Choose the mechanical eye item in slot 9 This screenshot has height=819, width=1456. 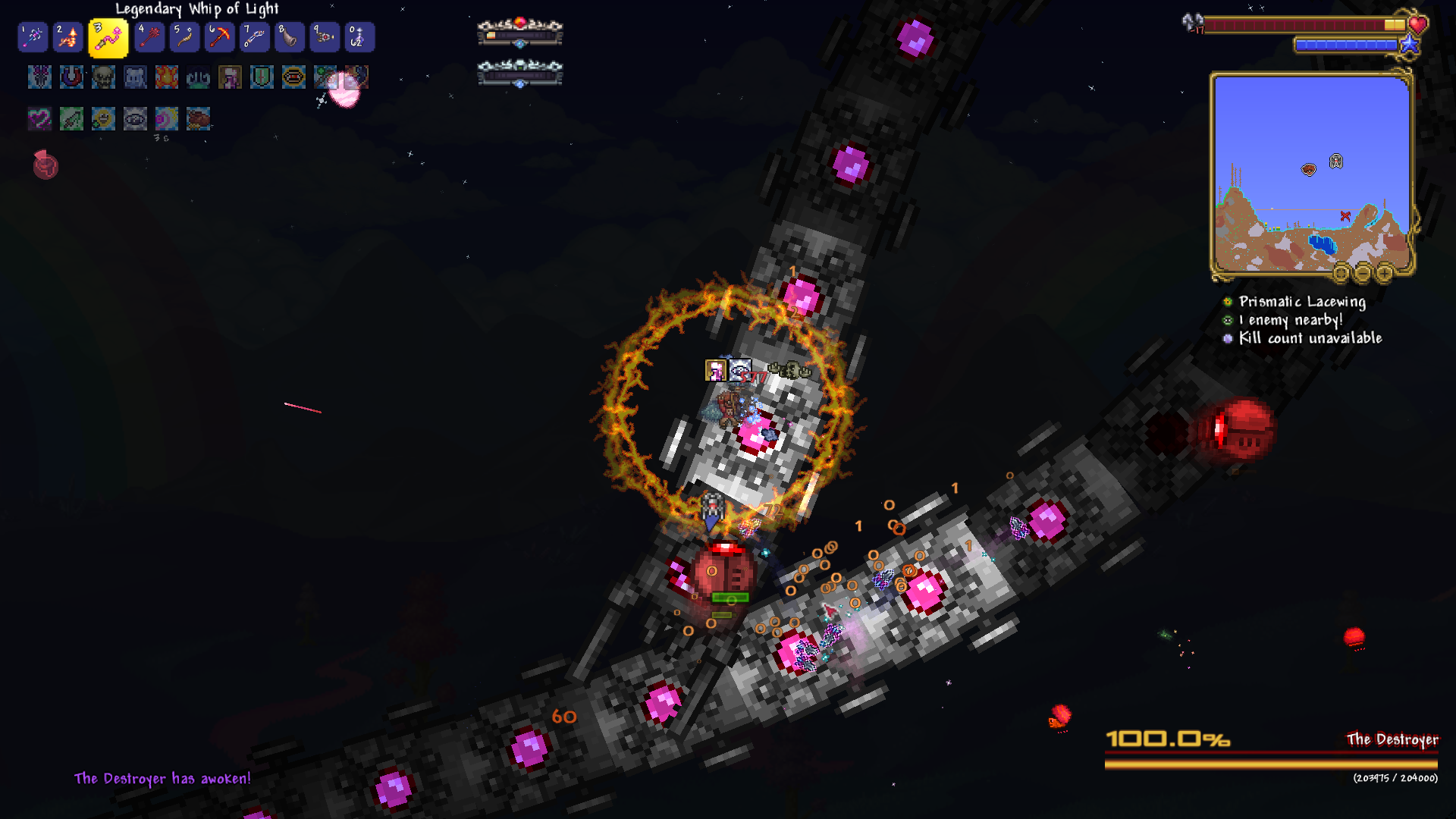pos(325,37)
